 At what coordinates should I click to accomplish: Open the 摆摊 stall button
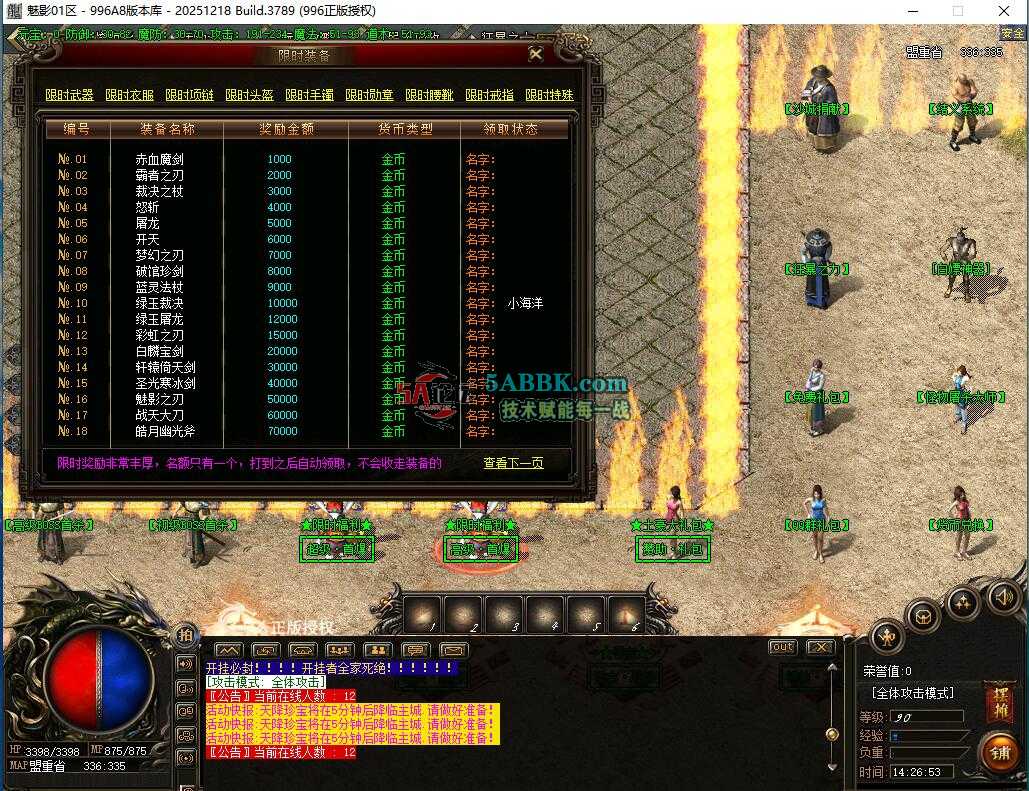[x=998, y=701]
